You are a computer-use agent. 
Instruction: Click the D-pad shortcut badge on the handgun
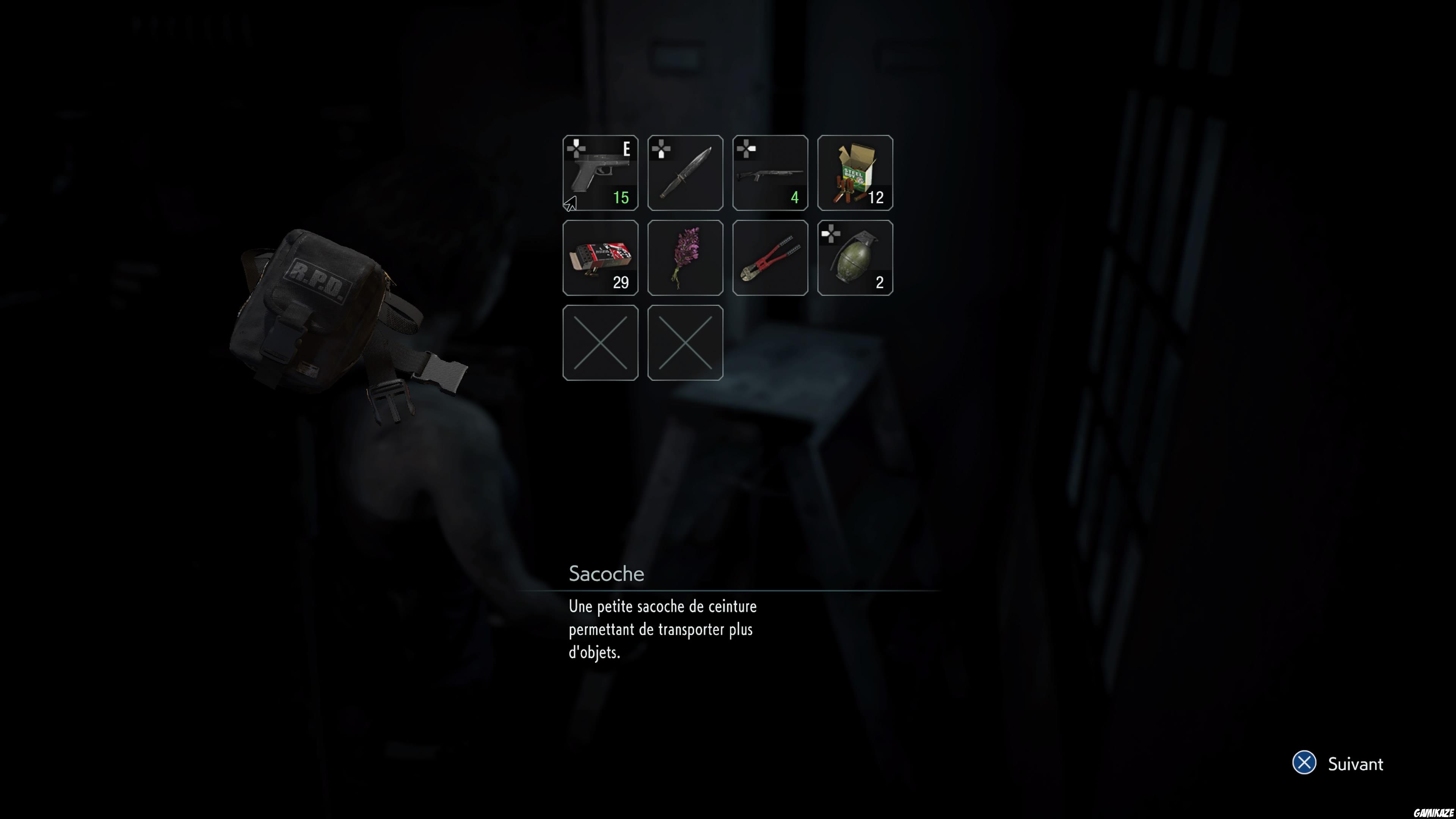pos(577,148)
